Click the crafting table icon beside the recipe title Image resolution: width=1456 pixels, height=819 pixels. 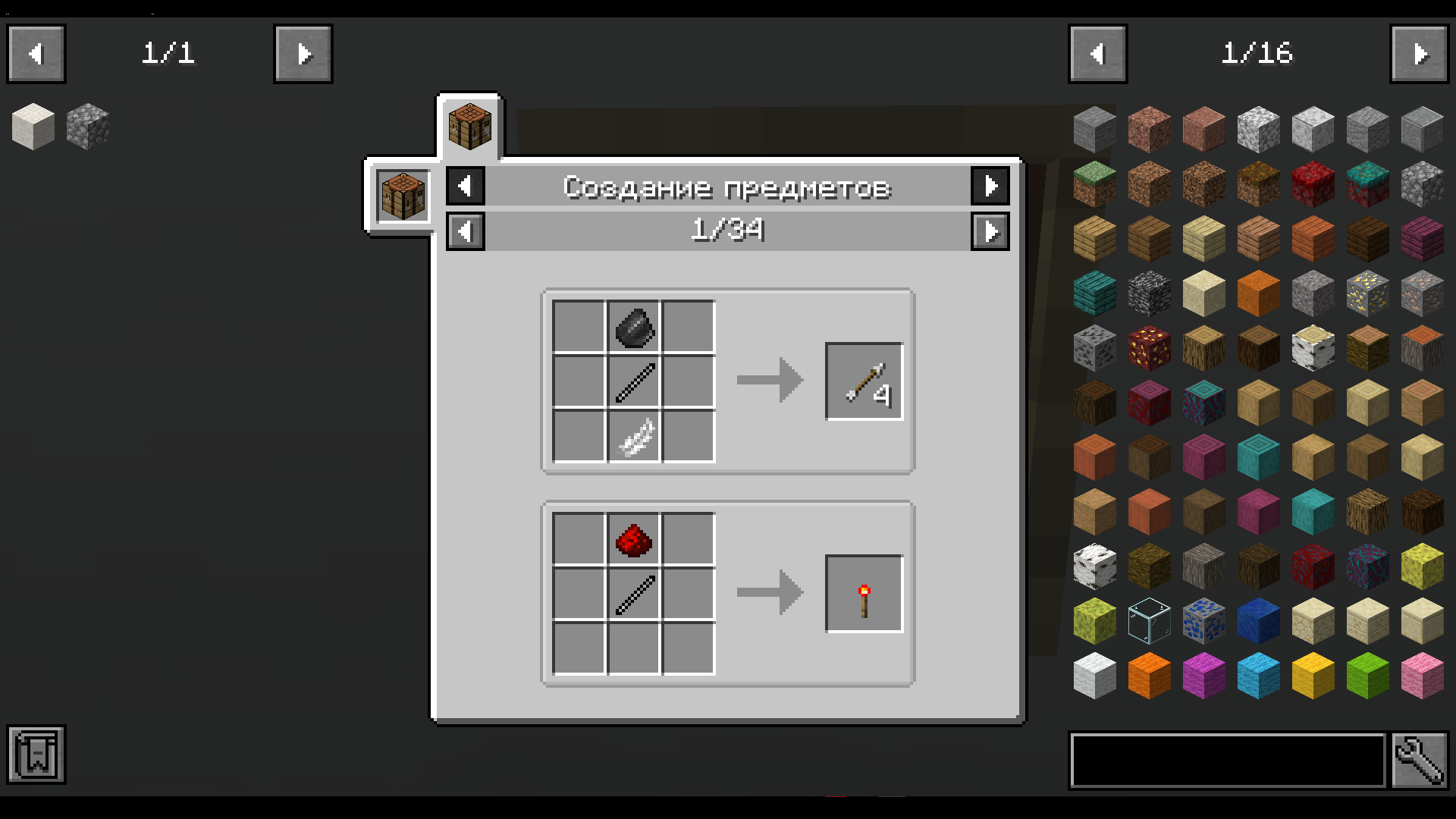click(x=401, y=195)
